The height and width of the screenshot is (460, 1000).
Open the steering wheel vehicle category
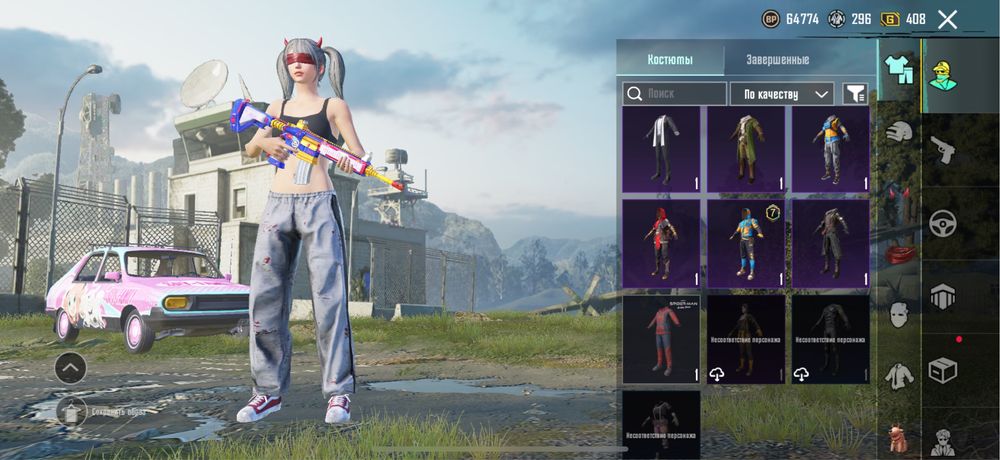[943, 223]
